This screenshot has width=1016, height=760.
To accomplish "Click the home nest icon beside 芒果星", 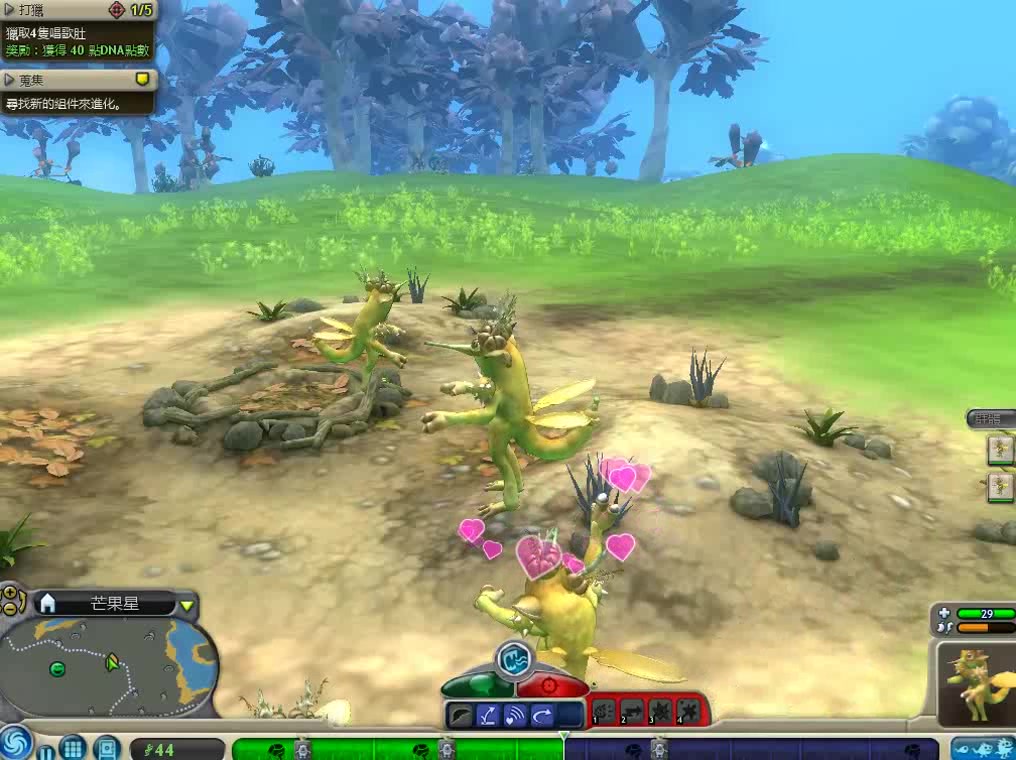I will pyautogui.click(x=46, y=603).
